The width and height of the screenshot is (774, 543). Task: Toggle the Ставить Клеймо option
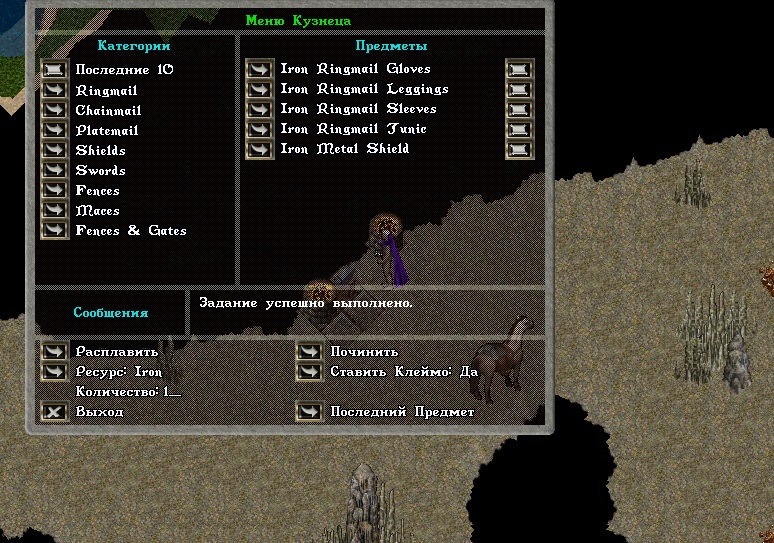[309, 371]
